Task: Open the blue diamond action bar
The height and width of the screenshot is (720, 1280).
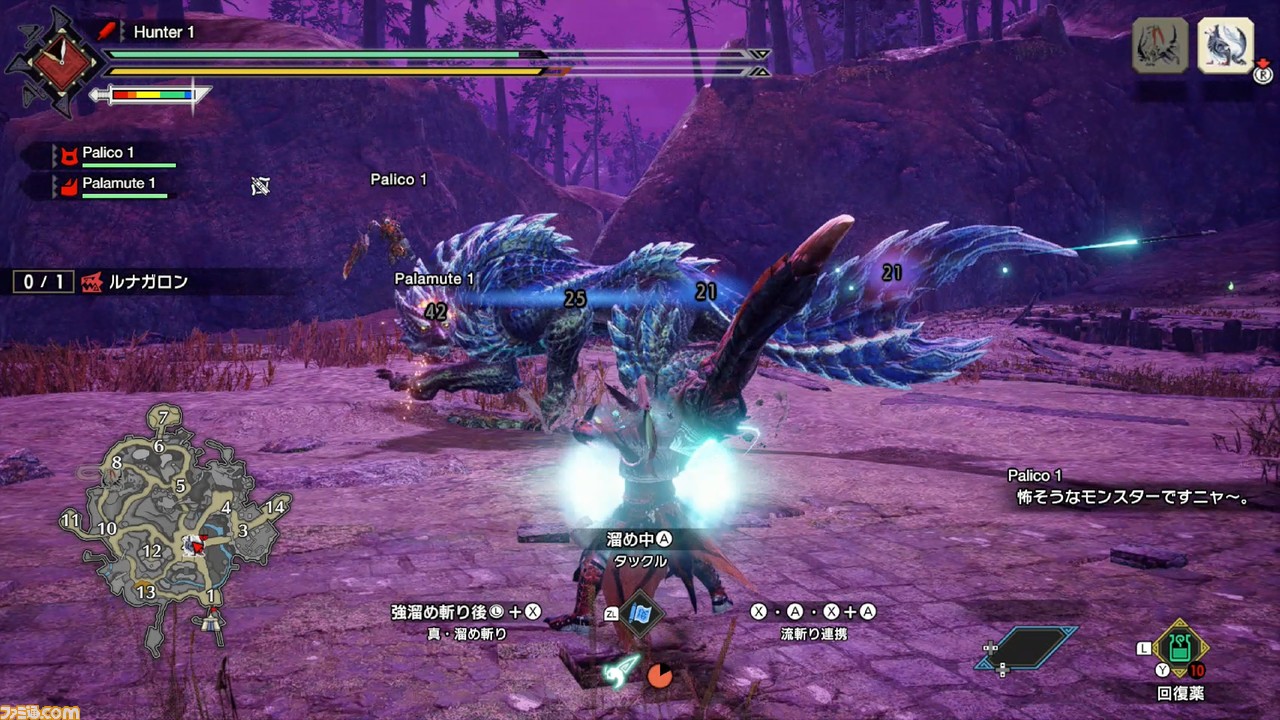Action: tap(1027, 648)
